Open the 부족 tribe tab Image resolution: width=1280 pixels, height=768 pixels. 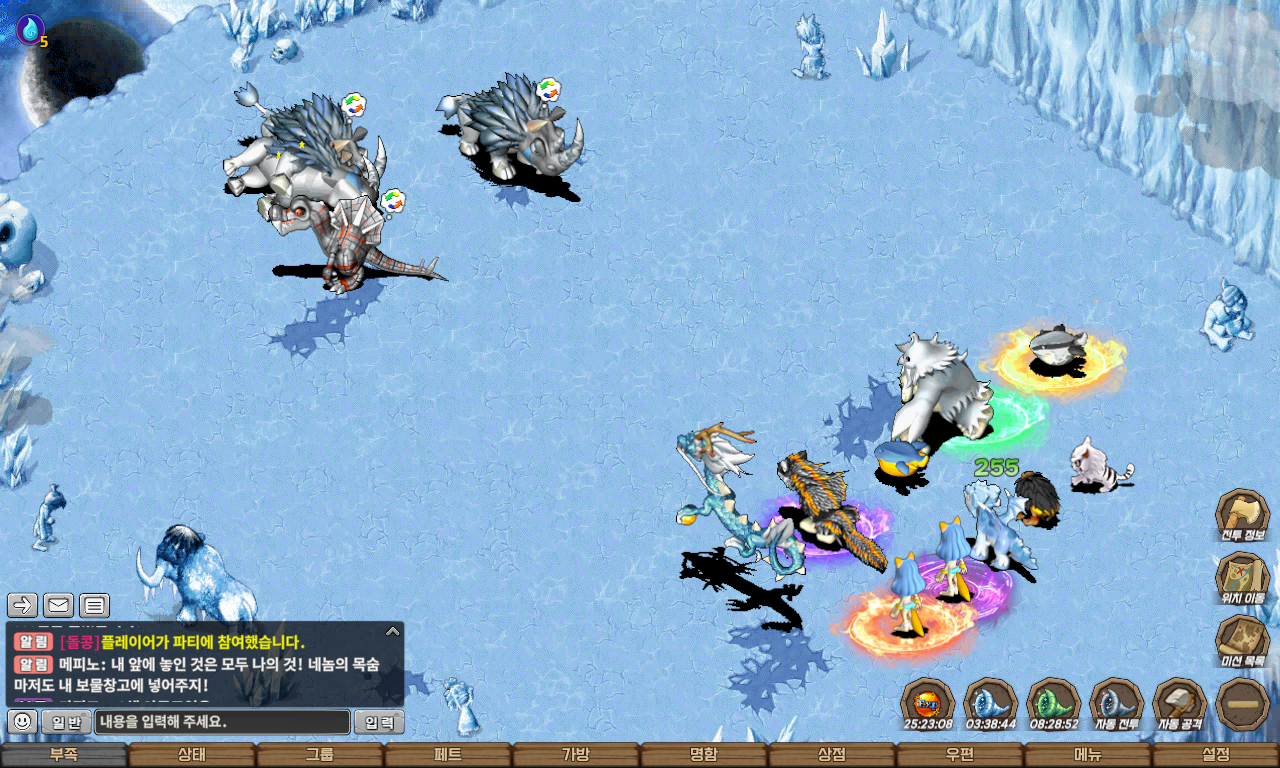pos(63,755)
